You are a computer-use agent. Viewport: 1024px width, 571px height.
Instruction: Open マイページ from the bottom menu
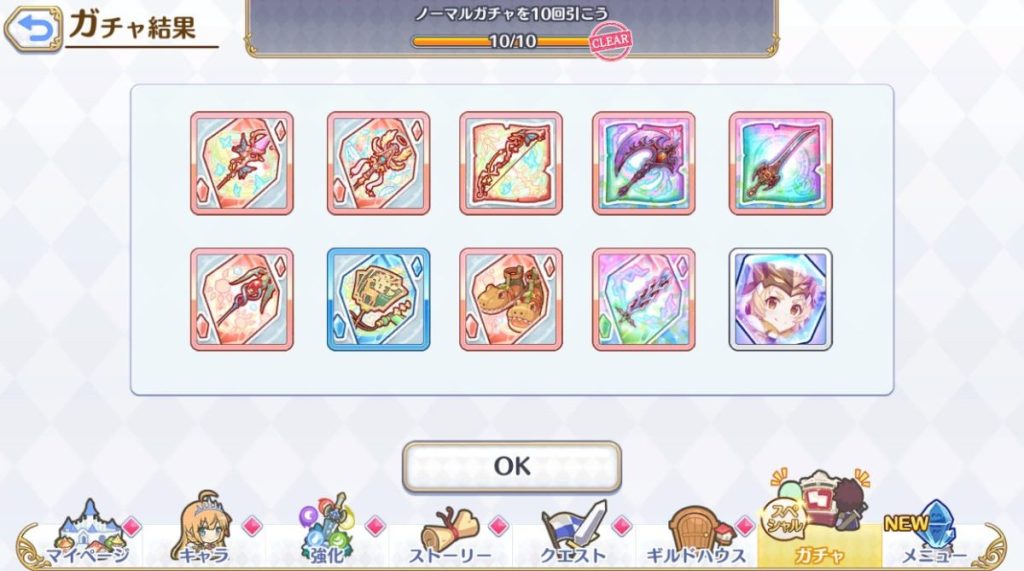point(86,536)
